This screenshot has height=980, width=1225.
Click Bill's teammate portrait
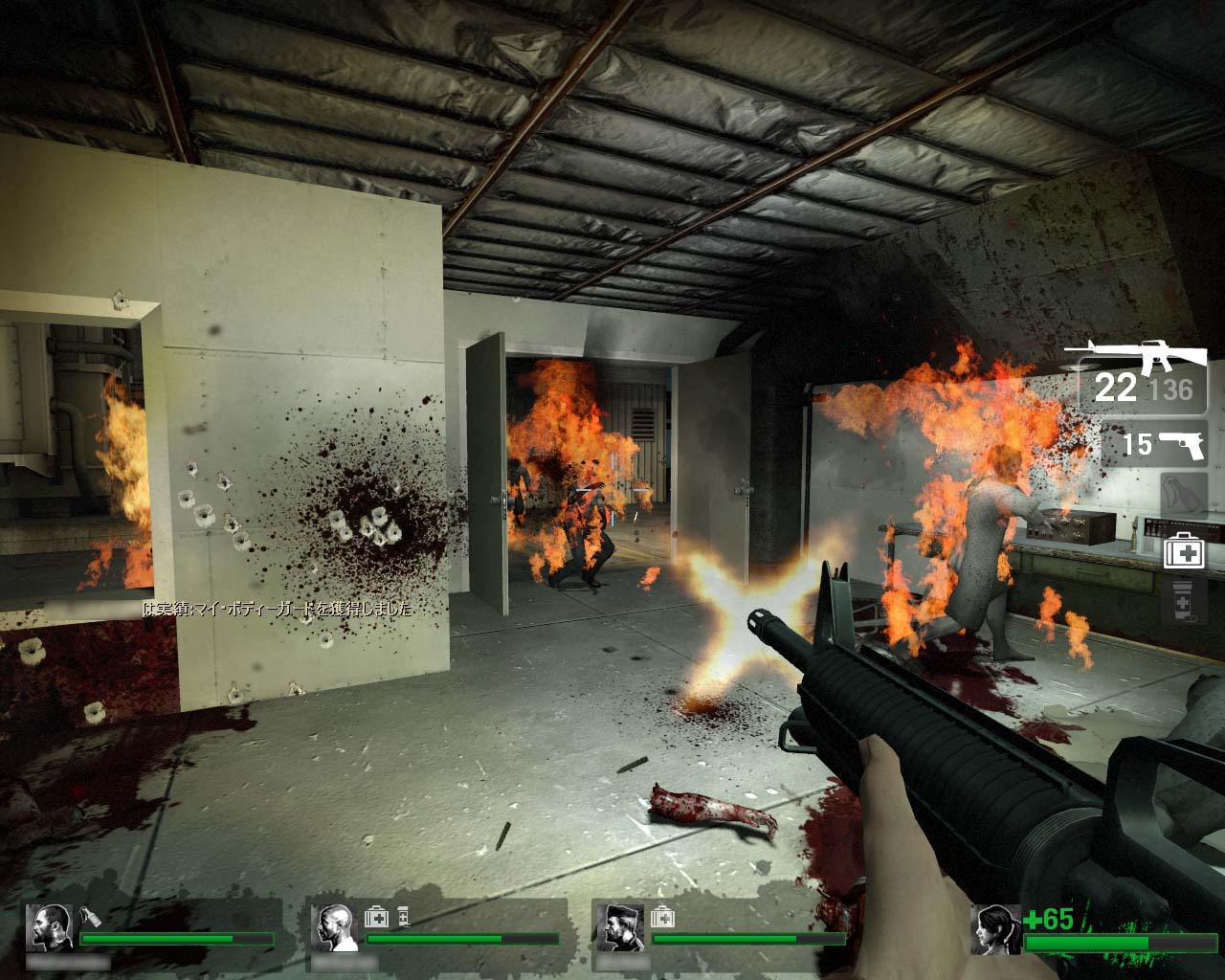pyautogui.click(x=617, y=926)
